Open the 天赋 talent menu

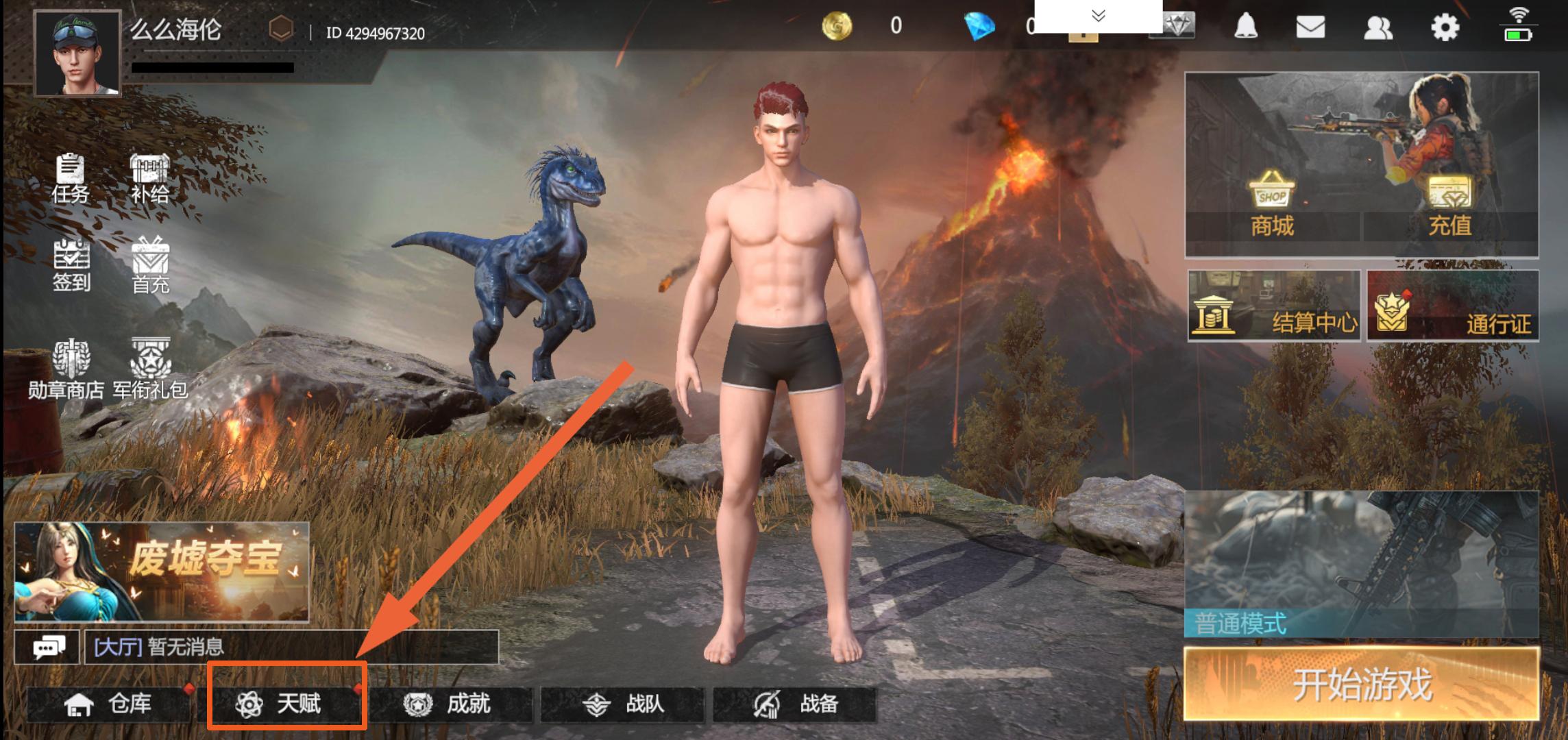pyautogui.click(x=286, y=704)
